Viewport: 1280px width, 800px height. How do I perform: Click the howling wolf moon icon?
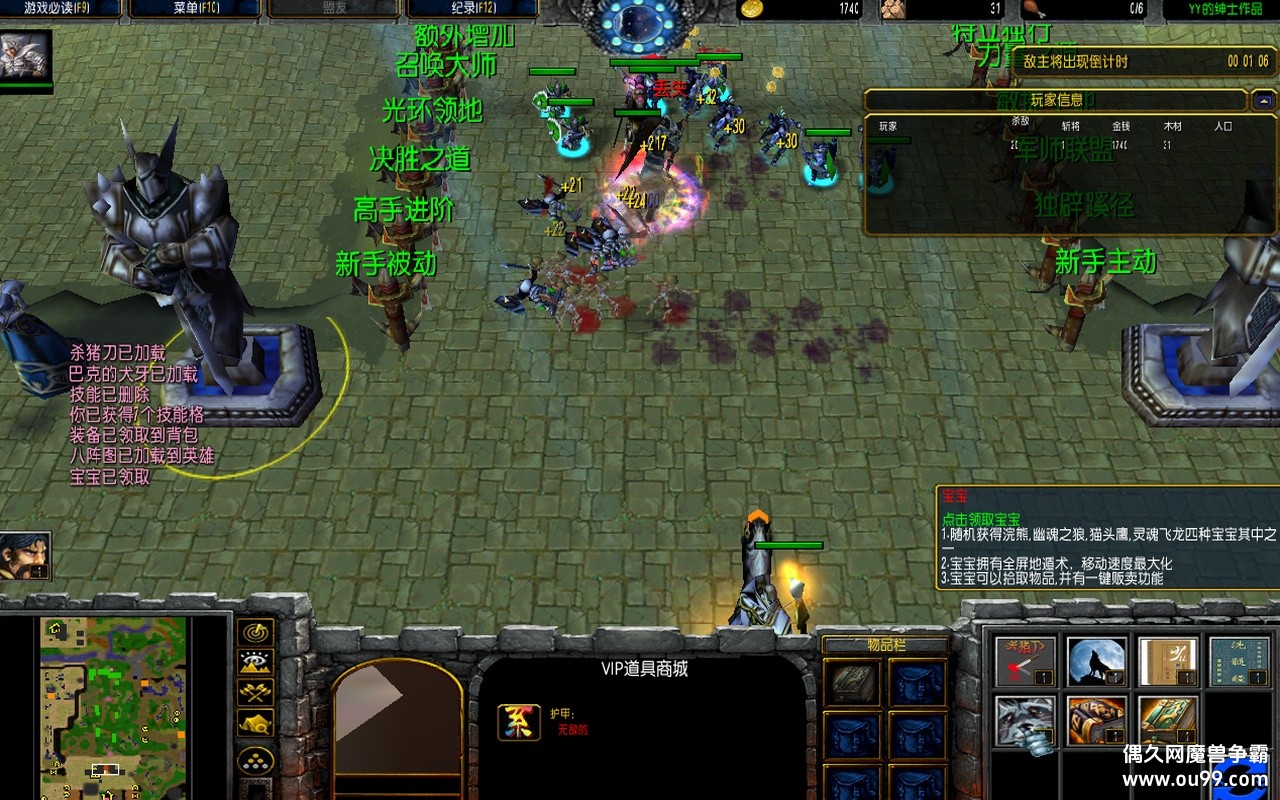coord(1096,662)
